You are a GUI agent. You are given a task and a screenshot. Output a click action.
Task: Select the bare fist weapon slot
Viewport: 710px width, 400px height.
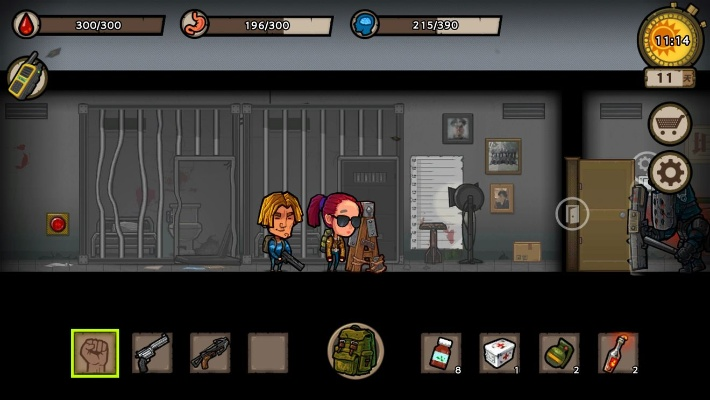(95, 353)
